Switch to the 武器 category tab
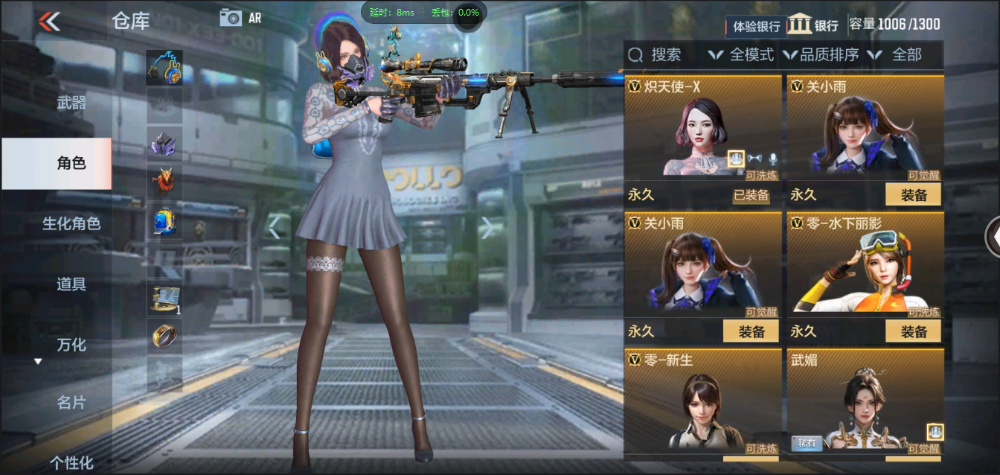Image resolution: width=1000 pixels, height=475 pixels. coord(71,102)
